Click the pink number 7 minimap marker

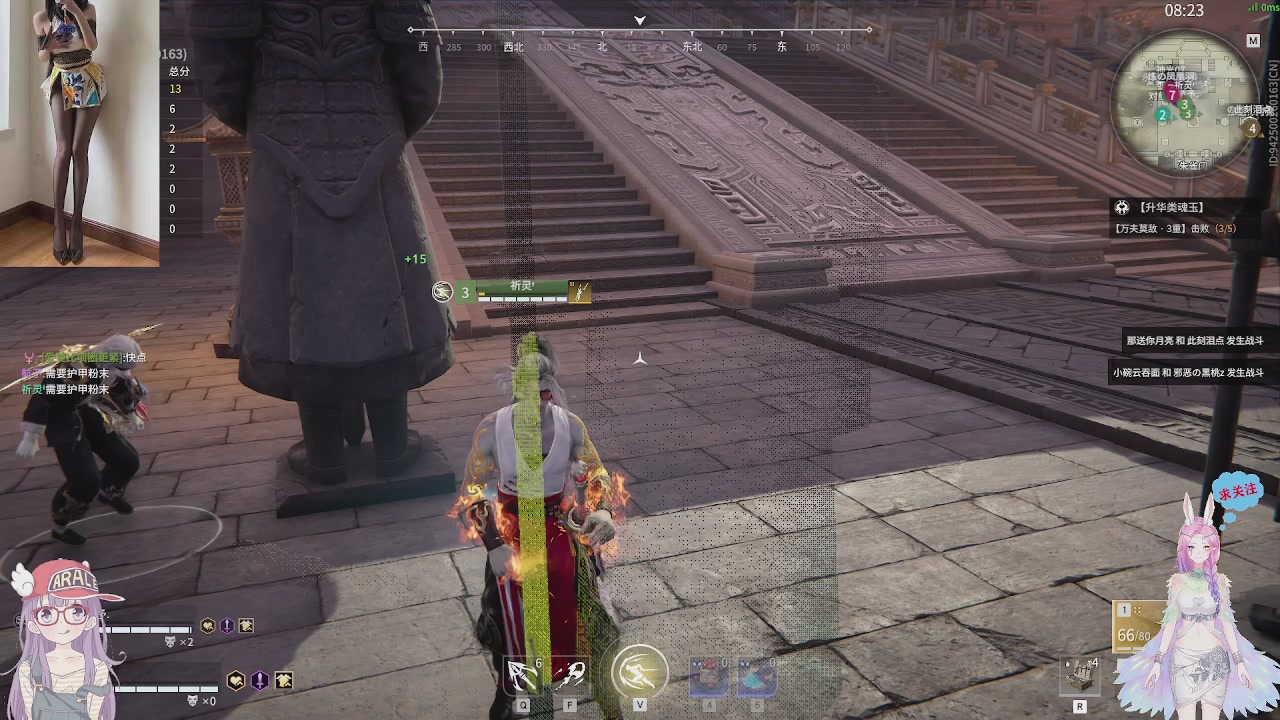(1172, 95)
